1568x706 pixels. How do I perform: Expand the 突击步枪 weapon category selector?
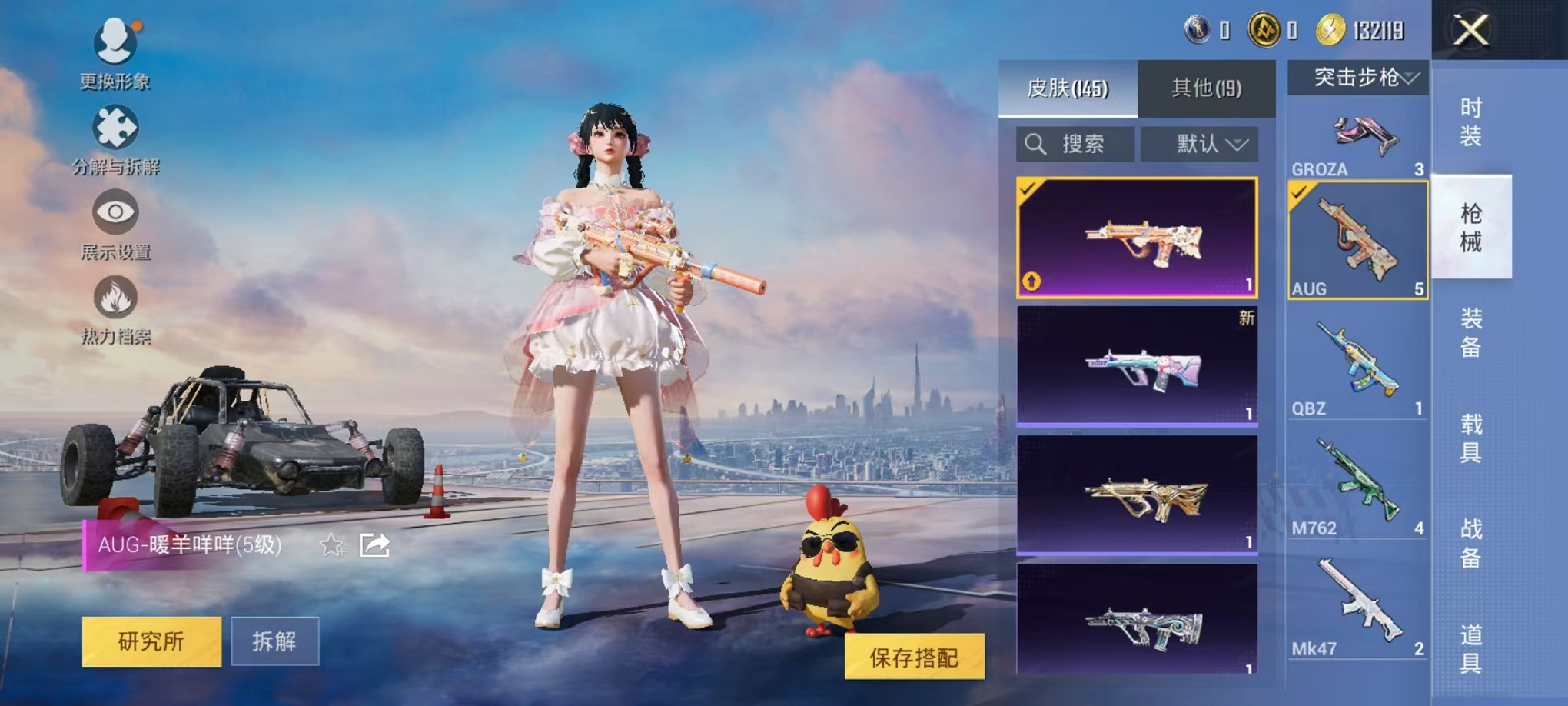(1357, 77)
